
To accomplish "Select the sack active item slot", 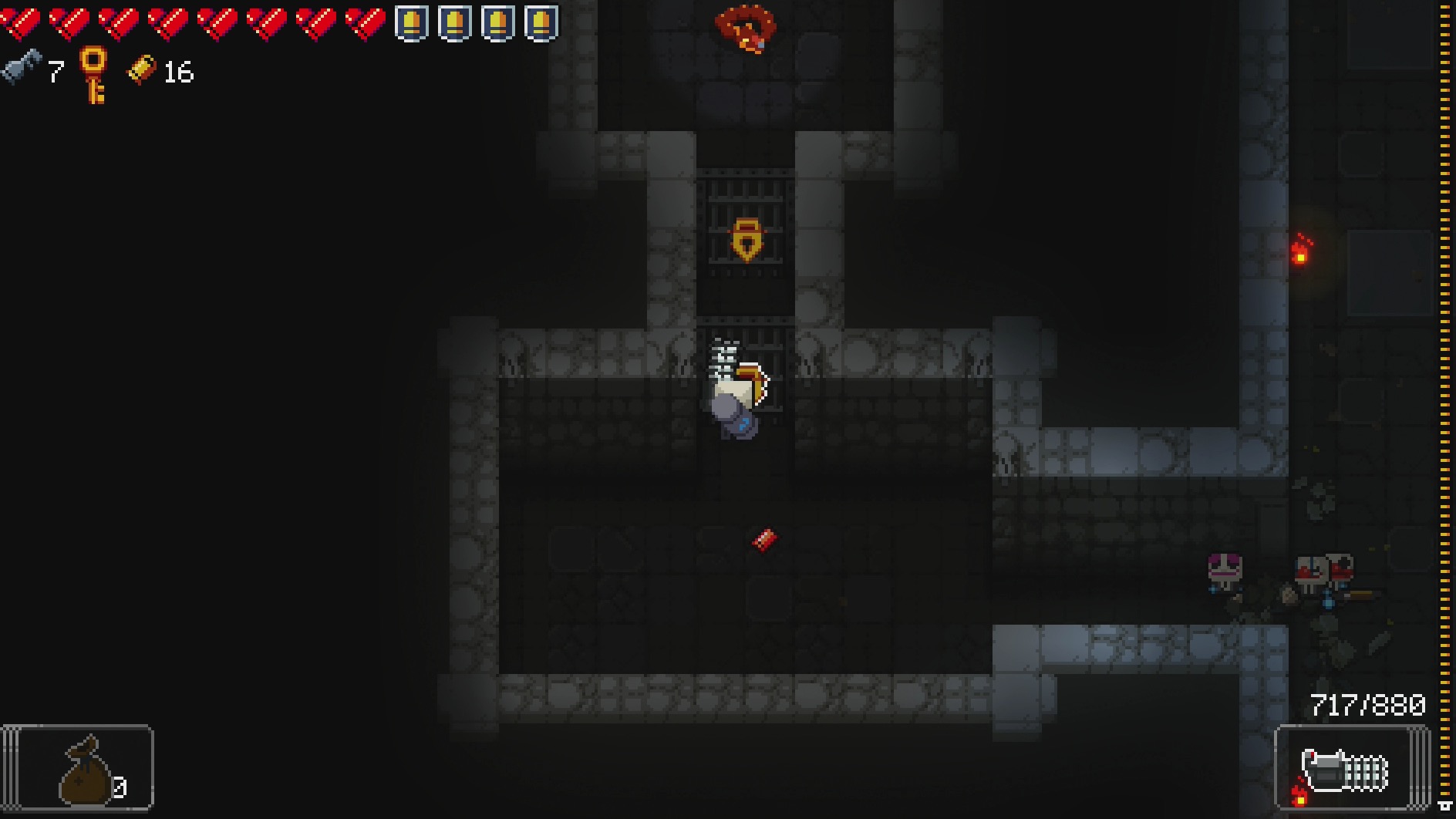I will [x=79, y=768].
